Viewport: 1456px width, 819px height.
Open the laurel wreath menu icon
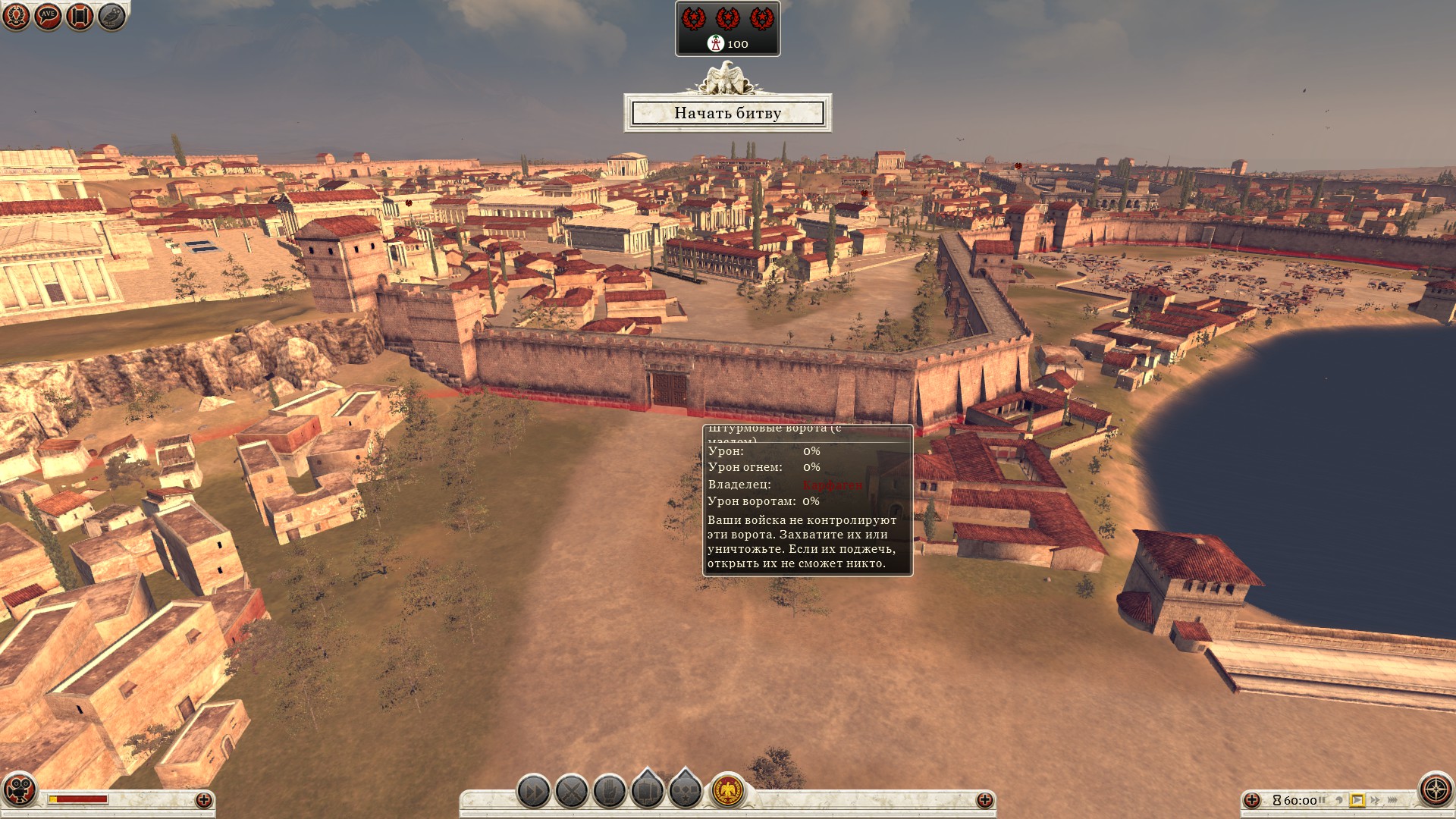pos(16,16)
